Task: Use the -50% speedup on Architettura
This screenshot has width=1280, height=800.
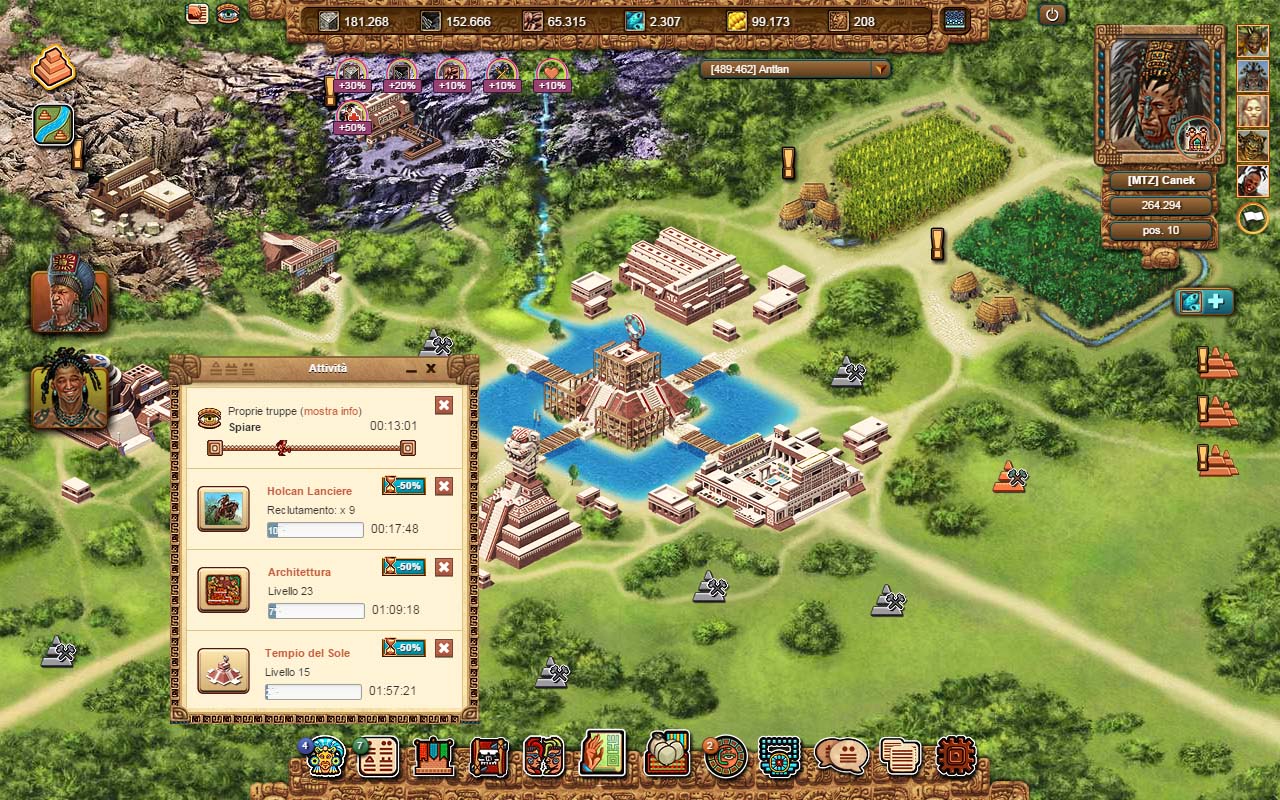Action: tap(404, 567)
